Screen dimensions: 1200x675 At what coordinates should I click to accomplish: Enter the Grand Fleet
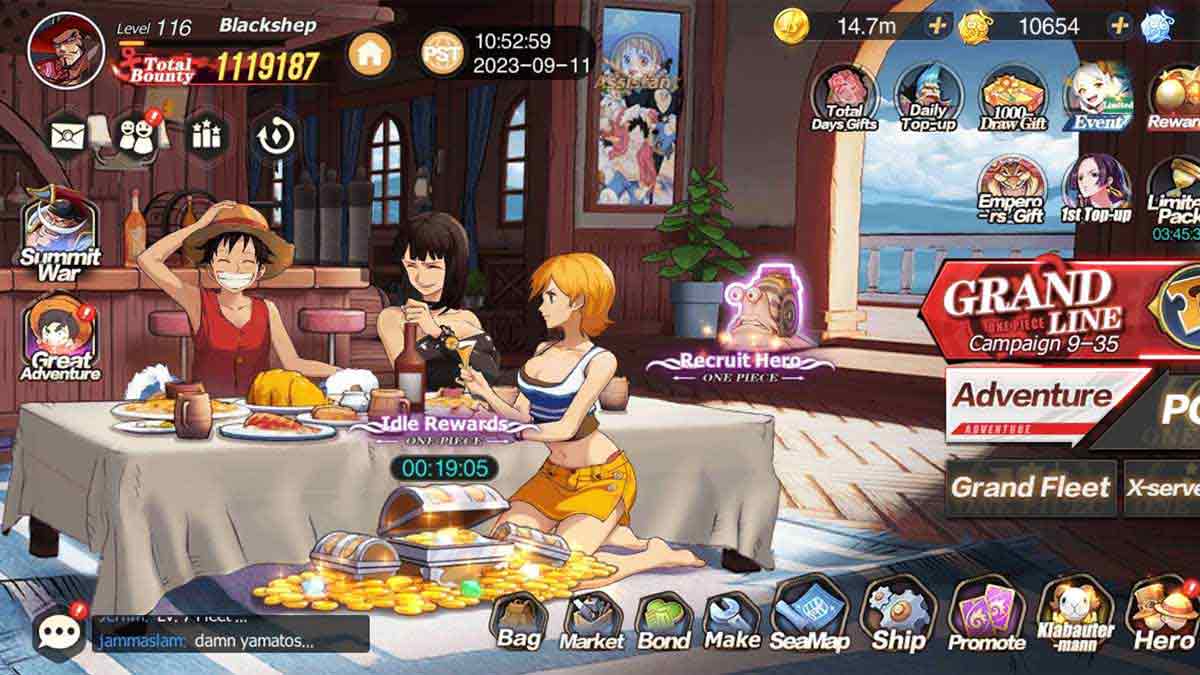[x=1030, y=488]
